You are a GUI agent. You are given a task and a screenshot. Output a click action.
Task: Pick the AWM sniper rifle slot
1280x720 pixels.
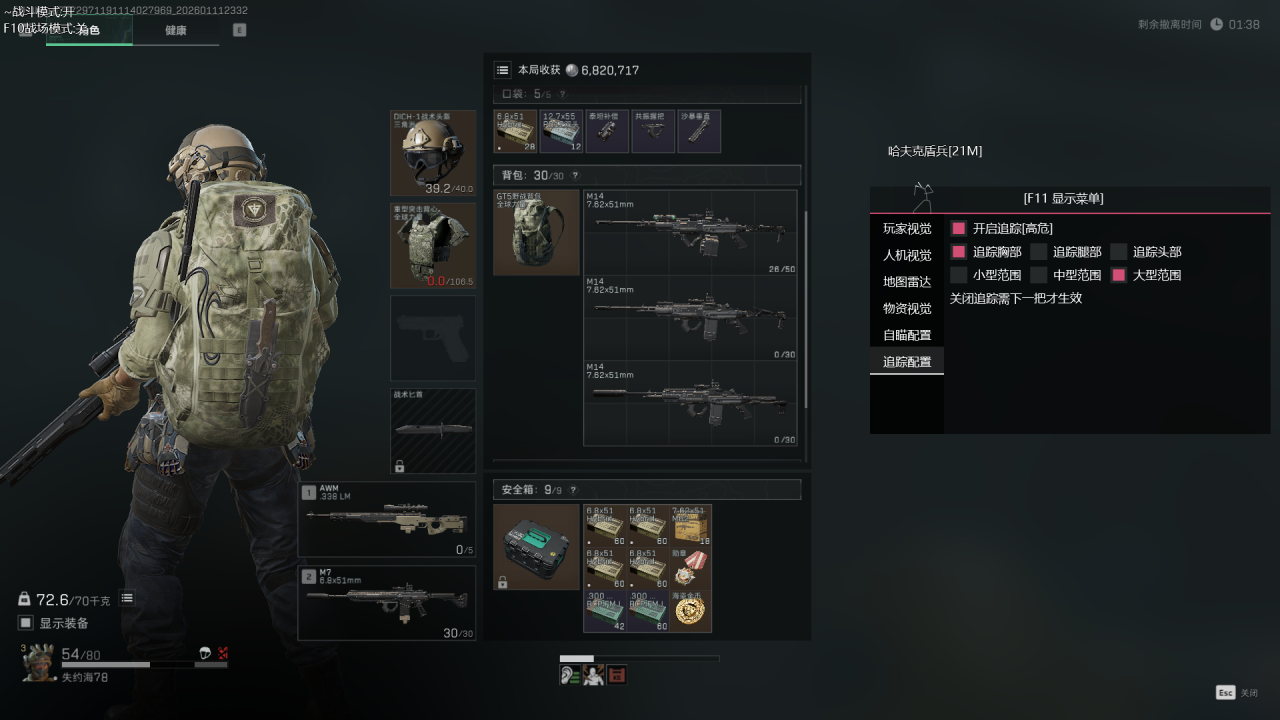coord(387,519)
